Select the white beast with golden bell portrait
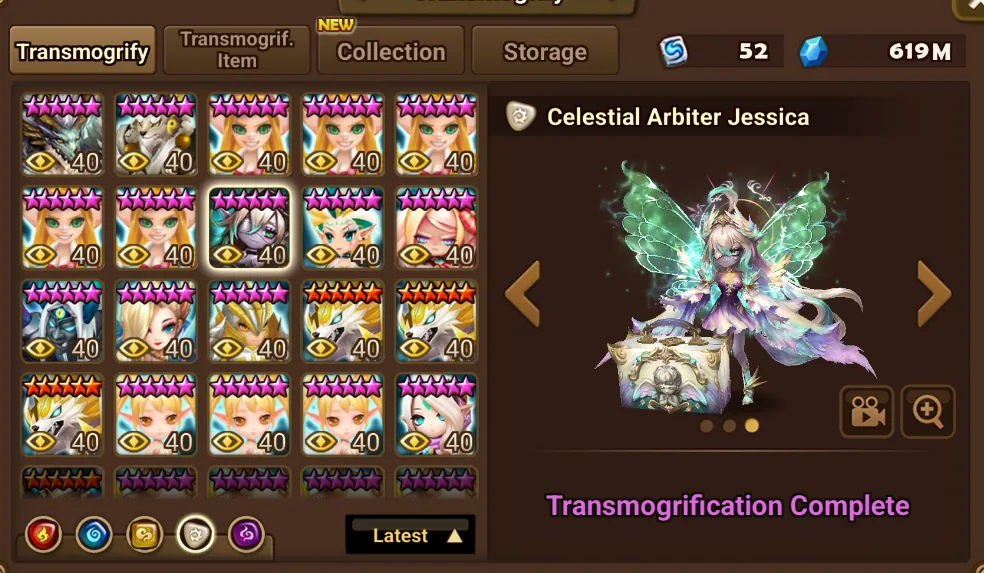This screenshot has height=573, width=984. pyautogui.click(x=155, y=136)
